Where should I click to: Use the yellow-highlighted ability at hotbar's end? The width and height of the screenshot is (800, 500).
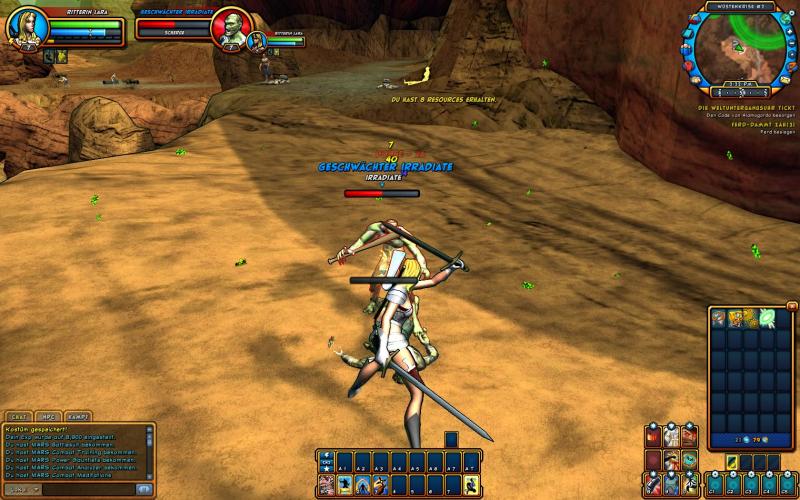pos(470,485)
